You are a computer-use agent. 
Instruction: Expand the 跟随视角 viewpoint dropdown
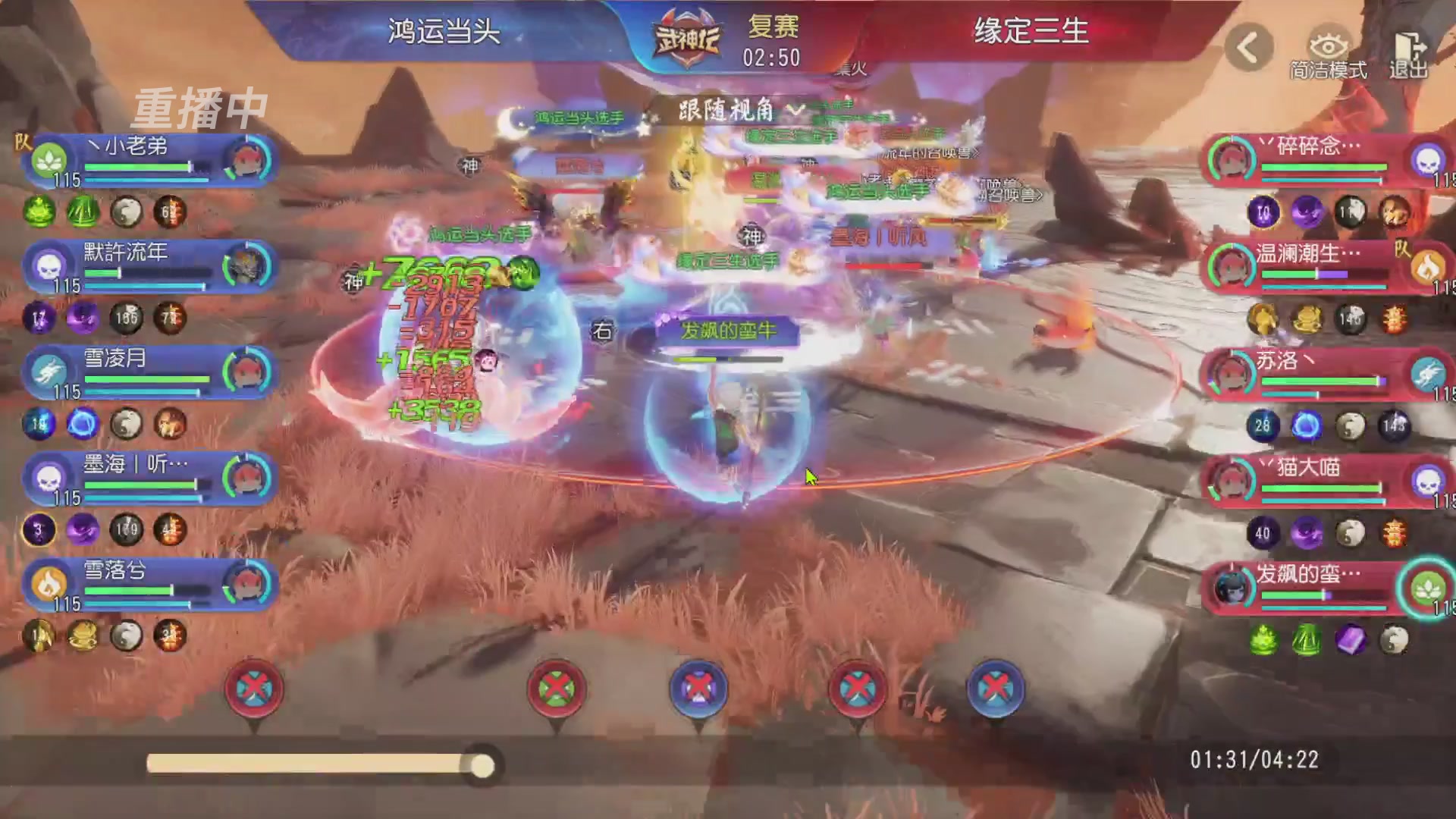[x=795, y=111]
